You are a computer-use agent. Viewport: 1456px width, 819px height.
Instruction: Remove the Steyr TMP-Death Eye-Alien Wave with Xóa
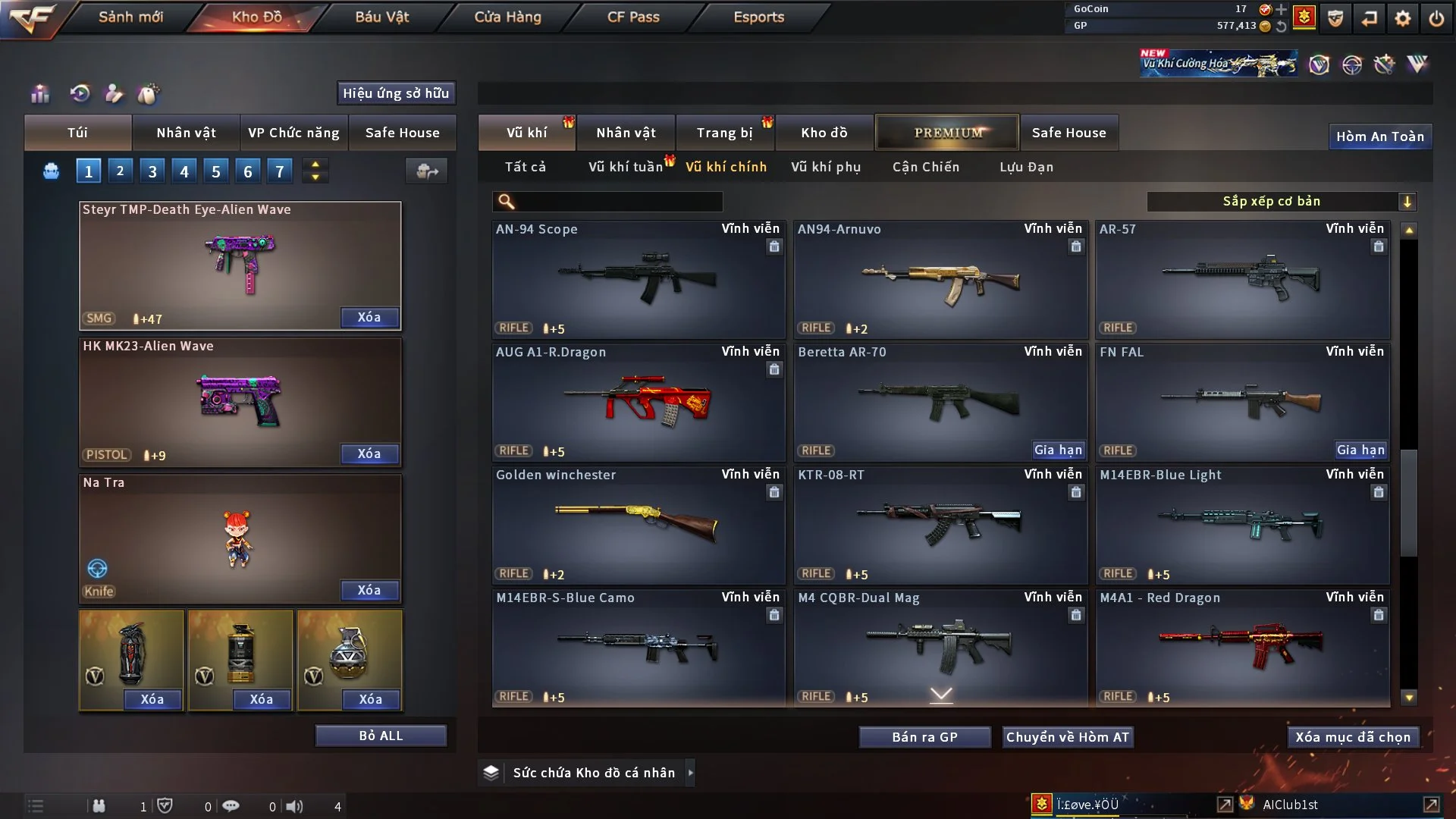pos(369,317)
